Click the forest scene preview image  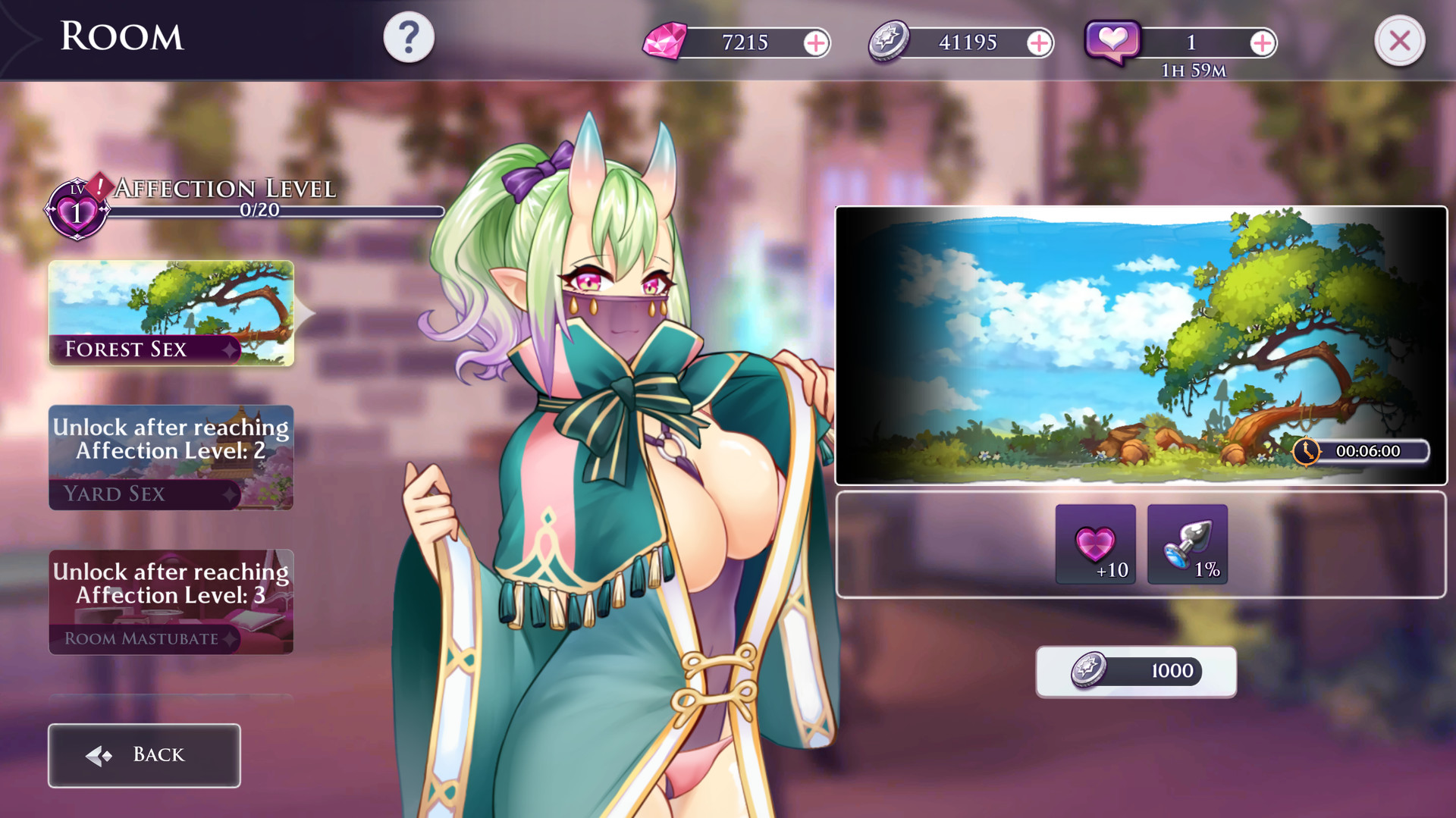(x=1141, y=339)
